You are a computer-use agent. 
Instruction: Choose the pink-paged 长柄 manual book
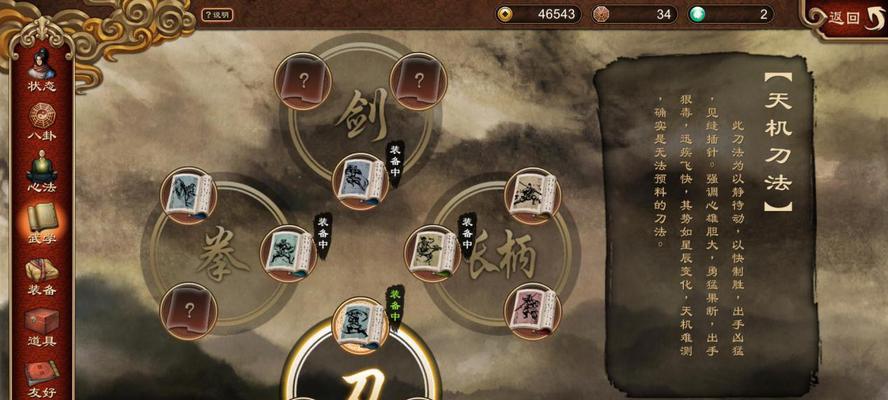point(532,311)
